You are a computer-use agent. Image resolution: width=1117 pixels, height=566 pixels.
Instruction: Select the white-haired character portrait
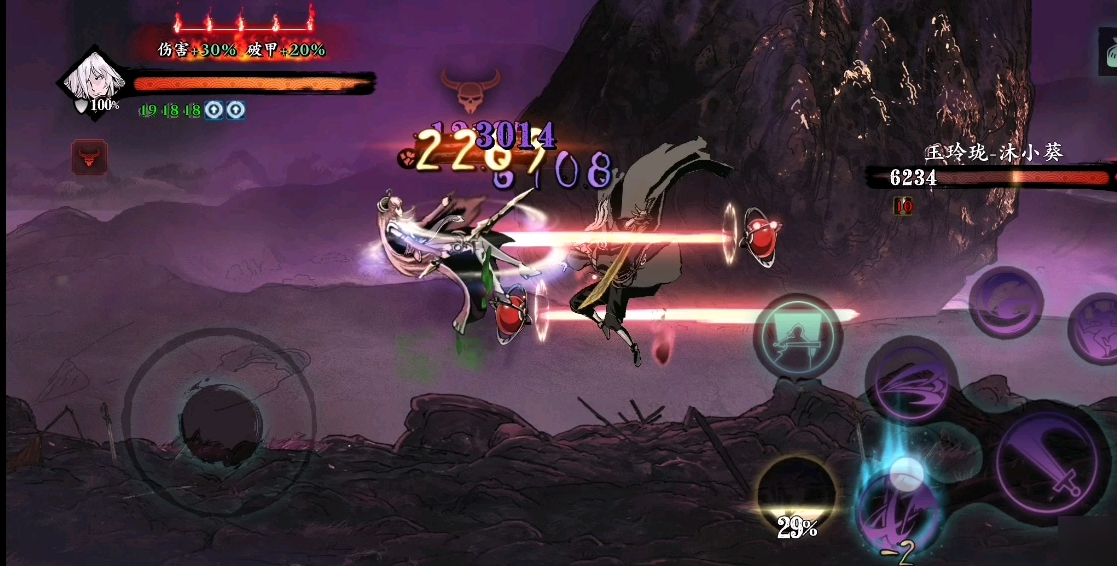click(x=93, y=82)
